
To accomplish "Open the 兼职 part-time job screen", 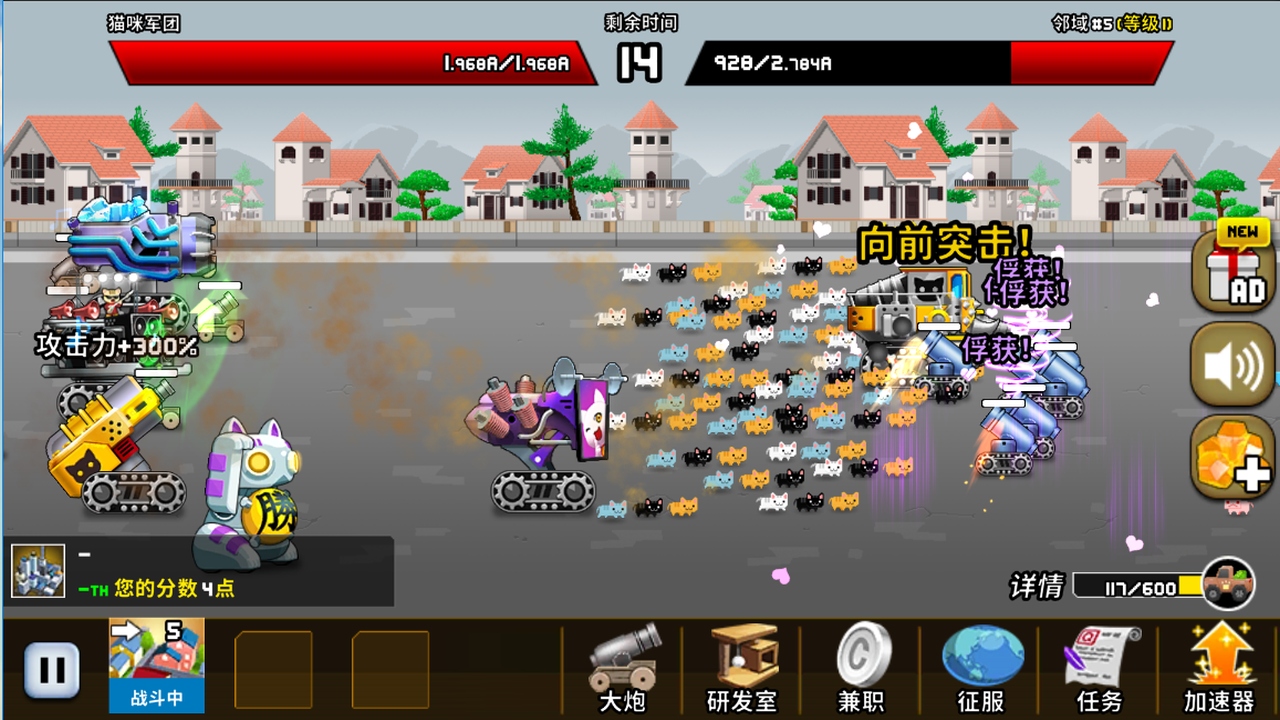I will [x=862, y=670].
